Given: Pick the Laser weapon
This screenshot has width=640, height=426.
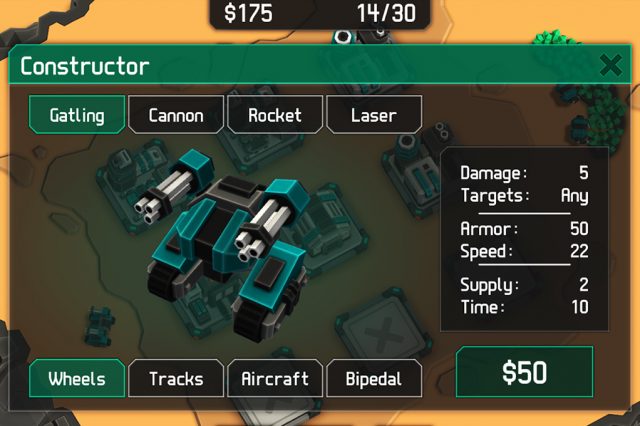Looking at the screenshot, I should [373, 114].
